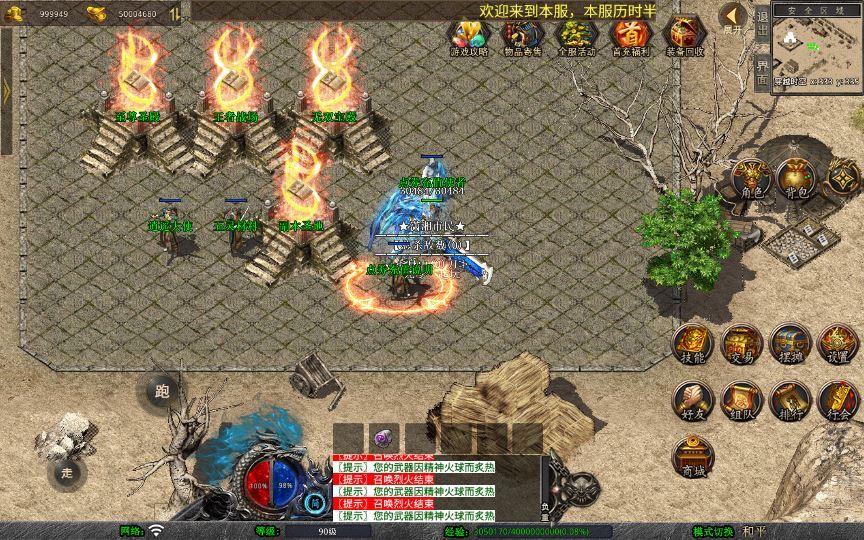Open the 装备回收 equipment recycling chest

click(684, 36)
